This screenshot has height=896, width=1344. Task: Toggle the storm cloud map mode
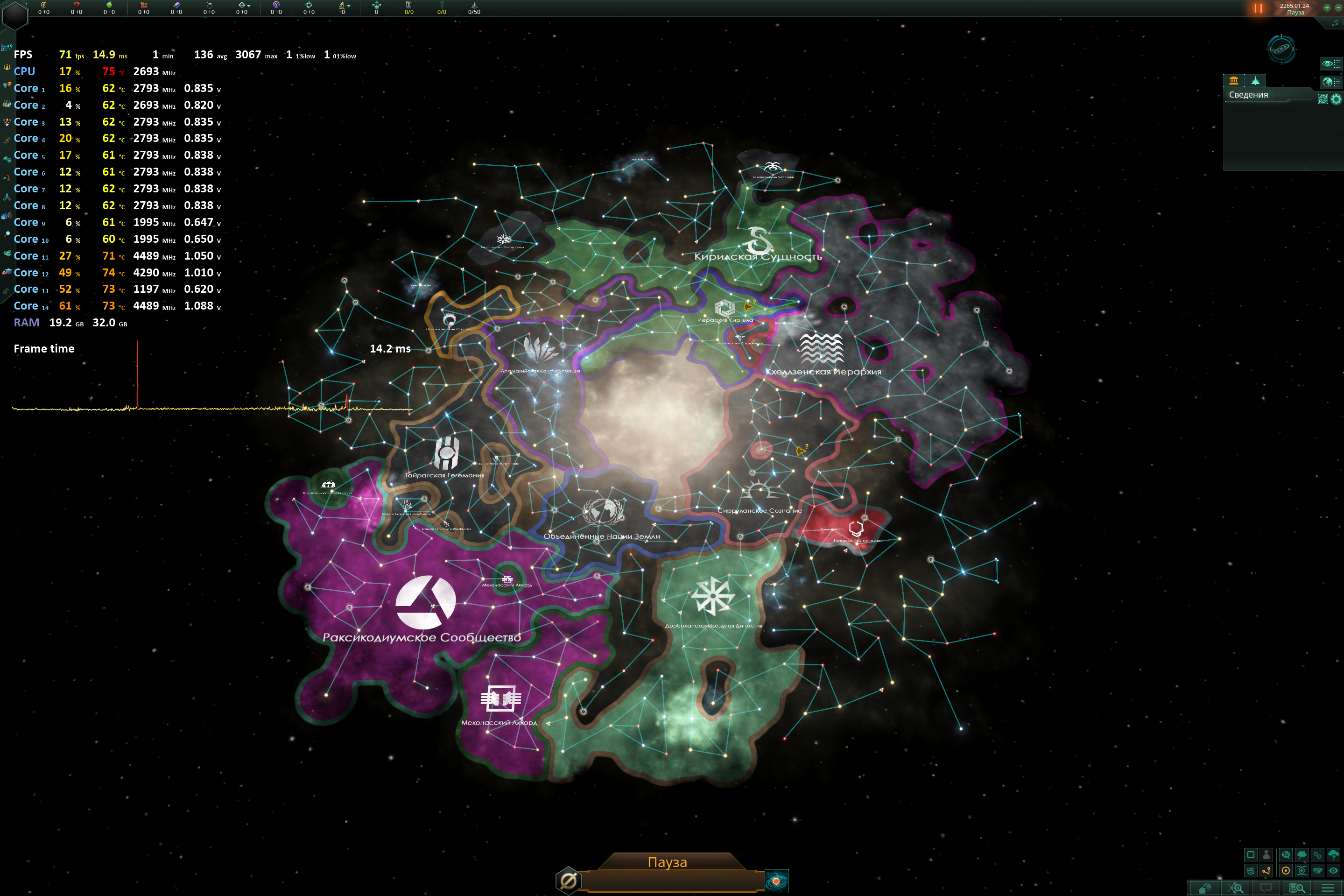(1333, 855)
